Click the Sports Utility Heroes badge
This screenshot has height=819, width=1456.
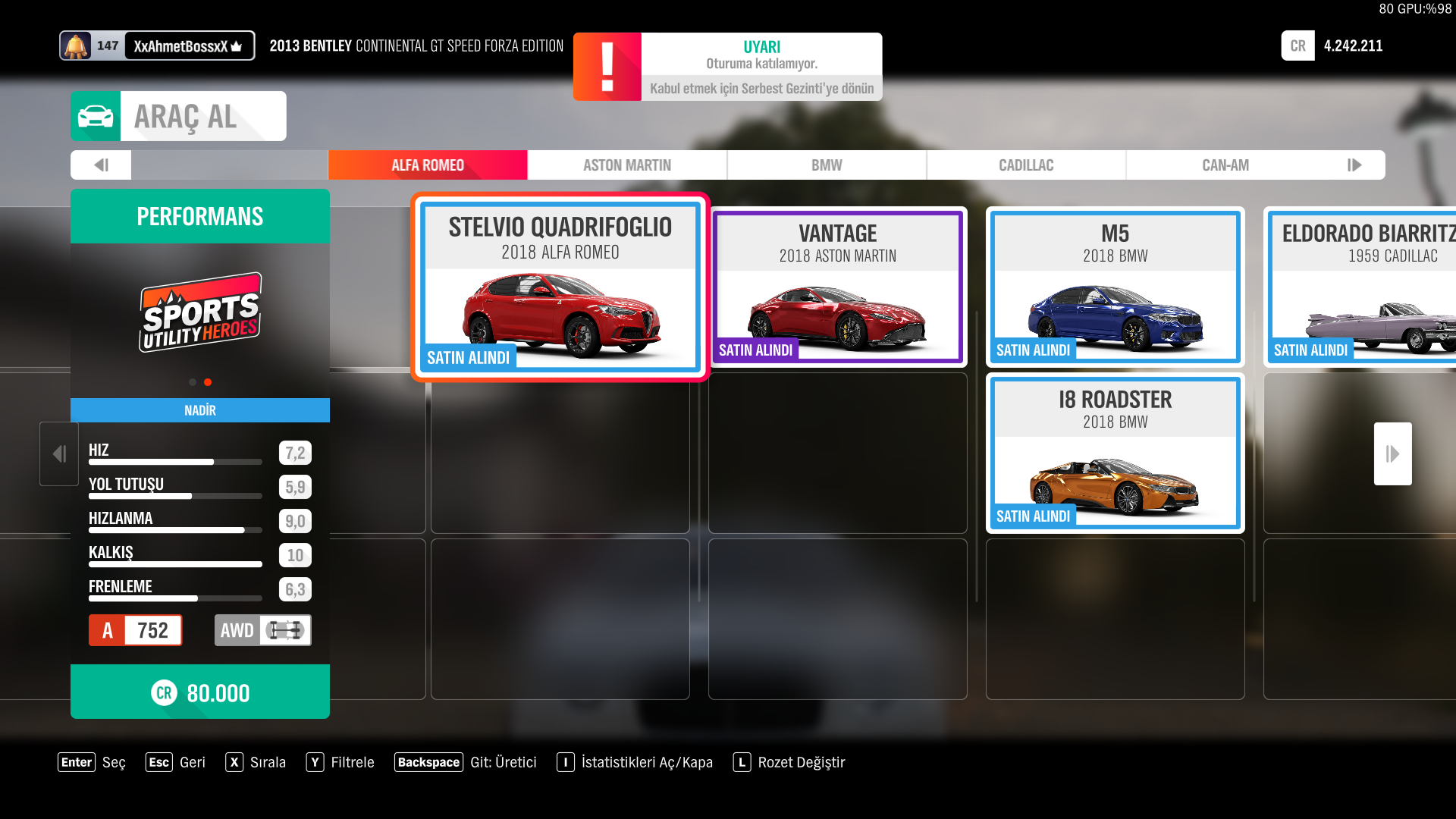(200, 312)
